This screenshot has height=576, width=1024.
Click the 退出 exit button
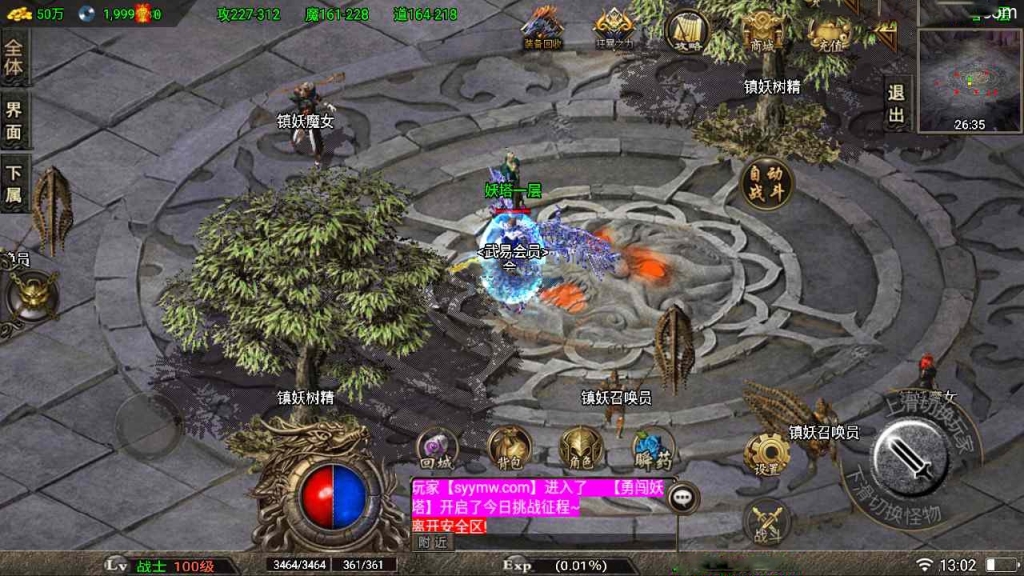[896, 105]
